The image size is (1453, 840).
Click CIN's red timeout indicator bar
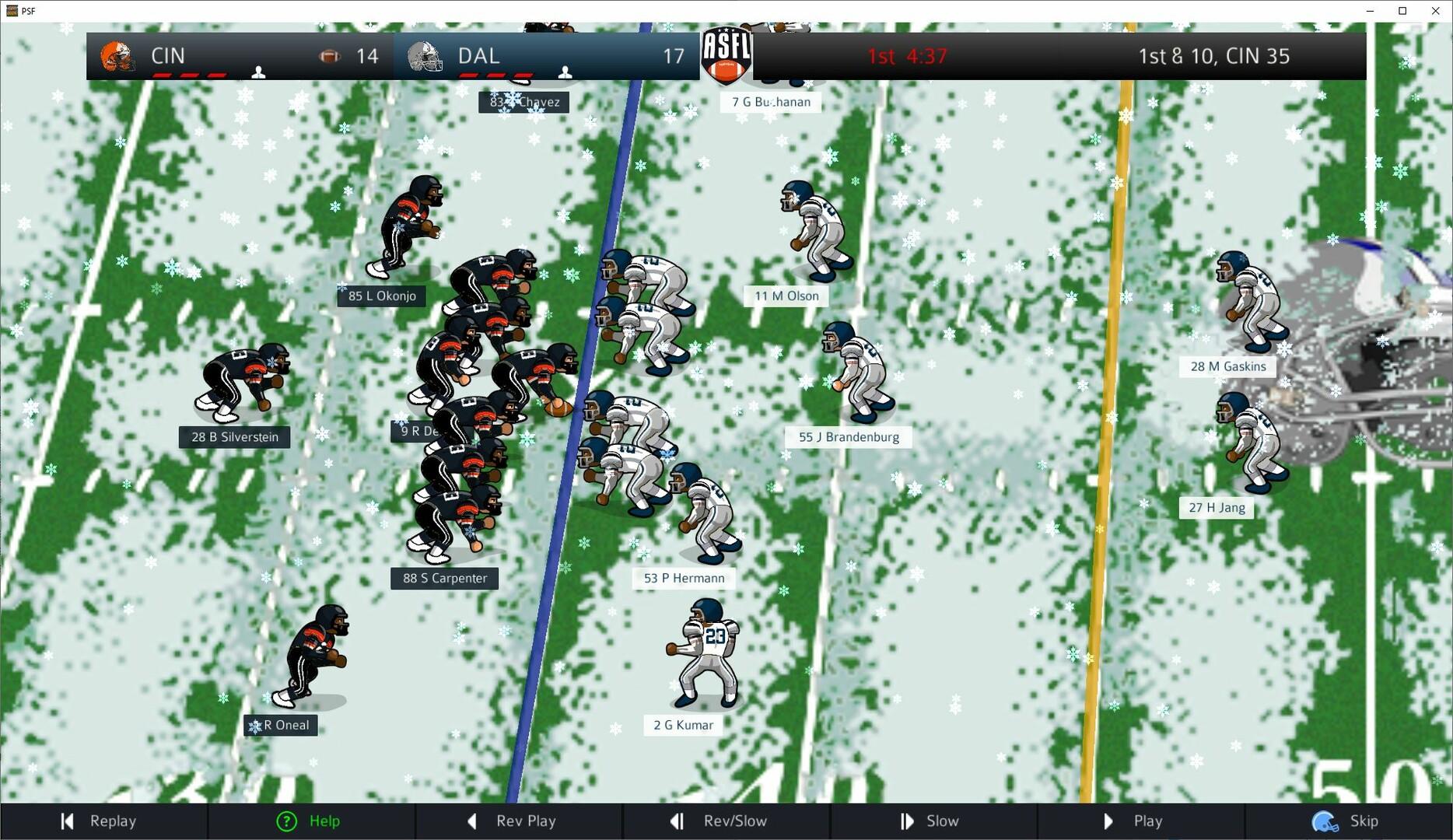coord(189,75)
